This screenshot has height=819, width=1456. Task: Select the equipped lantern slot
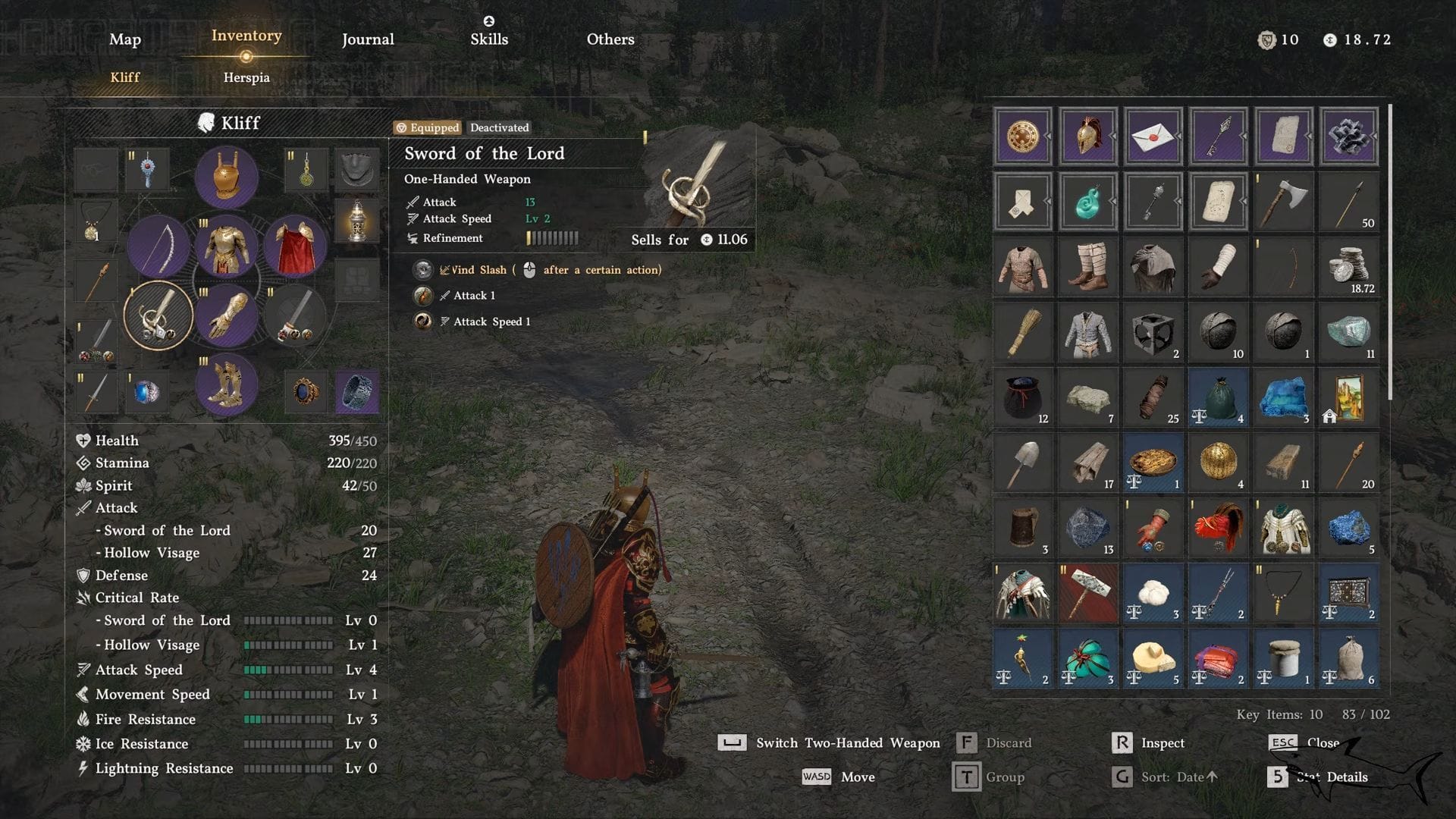point(356,221)
